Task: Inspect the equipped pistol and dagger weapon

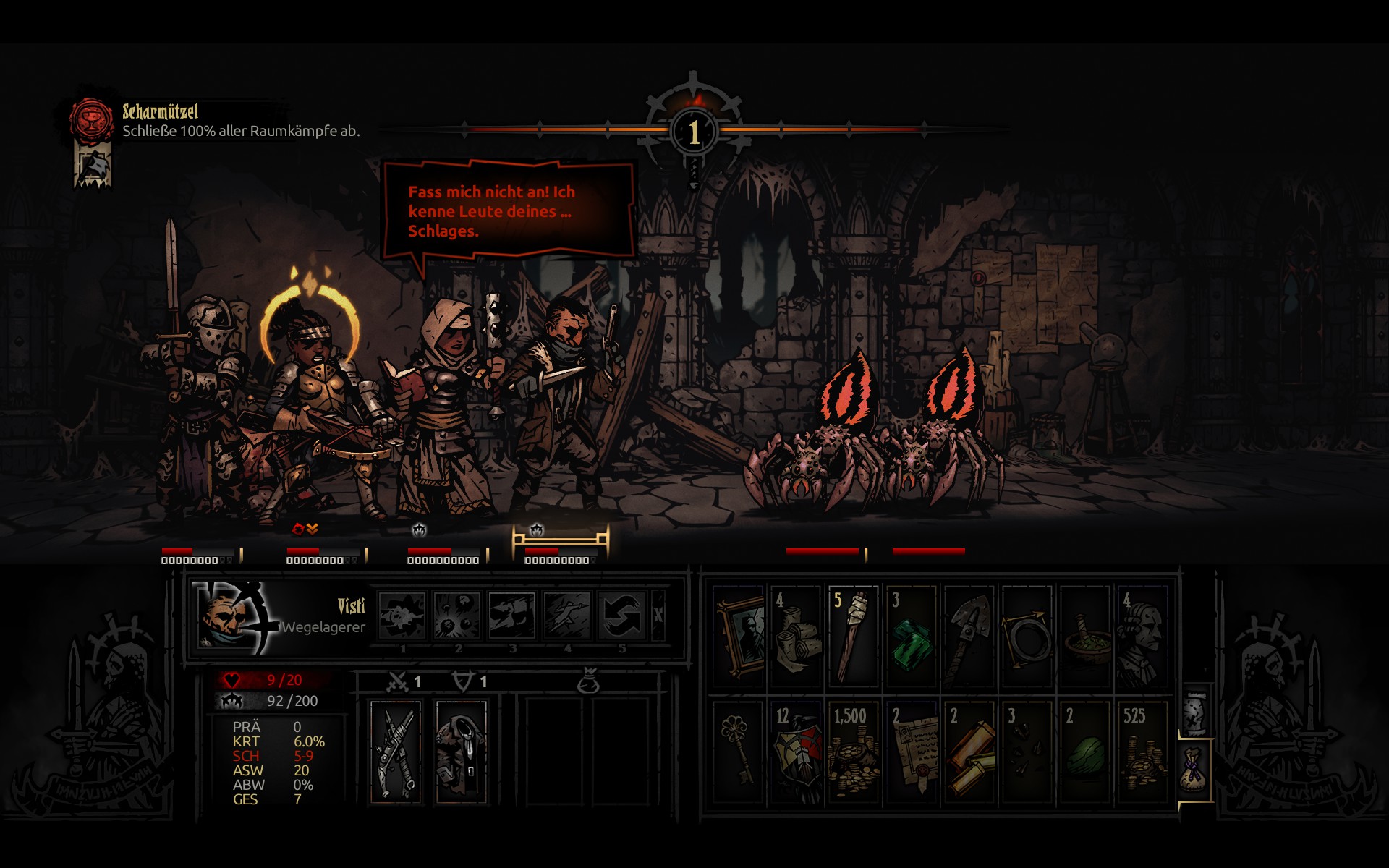Action: (396, 751)
